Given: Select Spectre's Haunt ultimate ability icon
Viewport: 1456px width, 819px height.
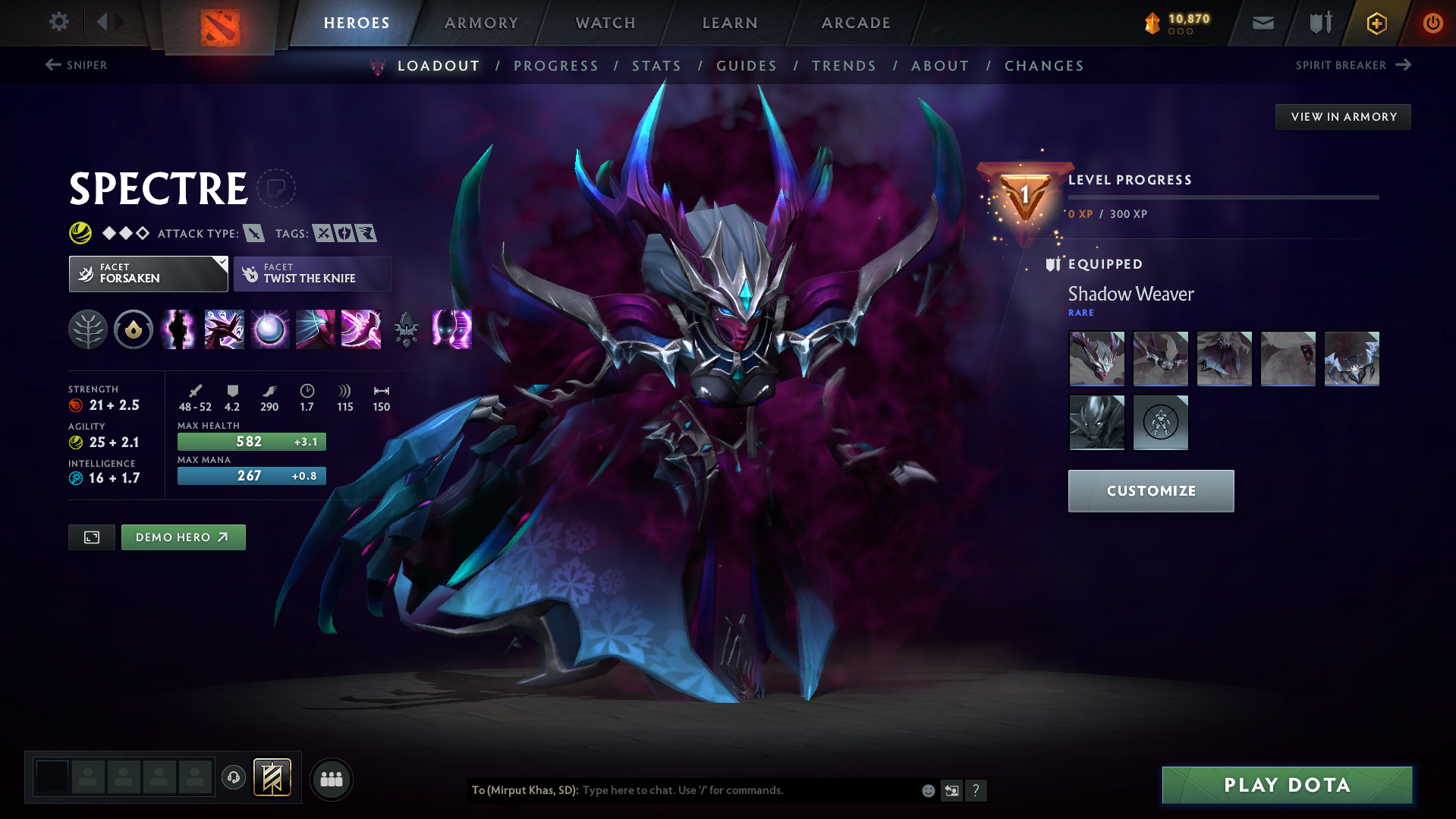Looking at the screenshot, I should pos(451,329).
